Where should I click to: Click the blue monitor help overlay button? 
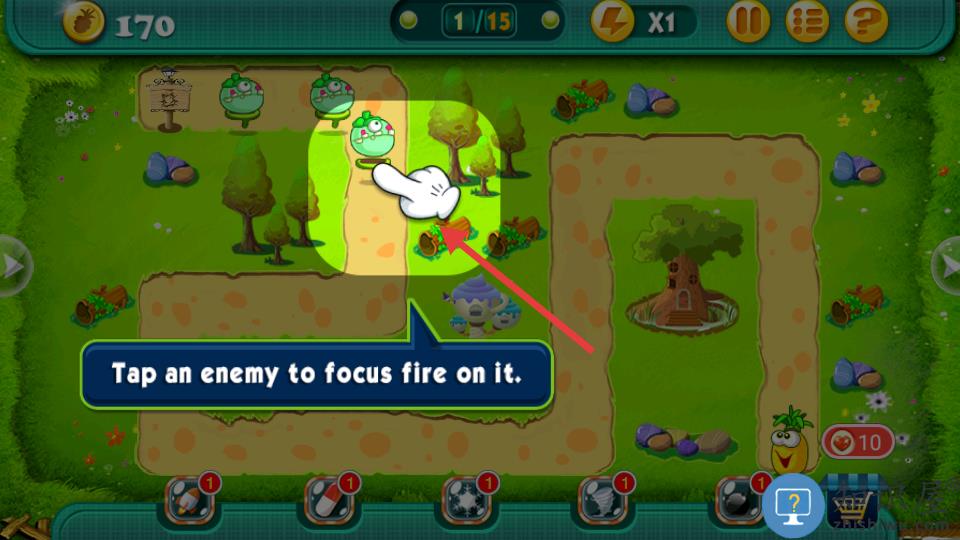(x=793, y=506)
